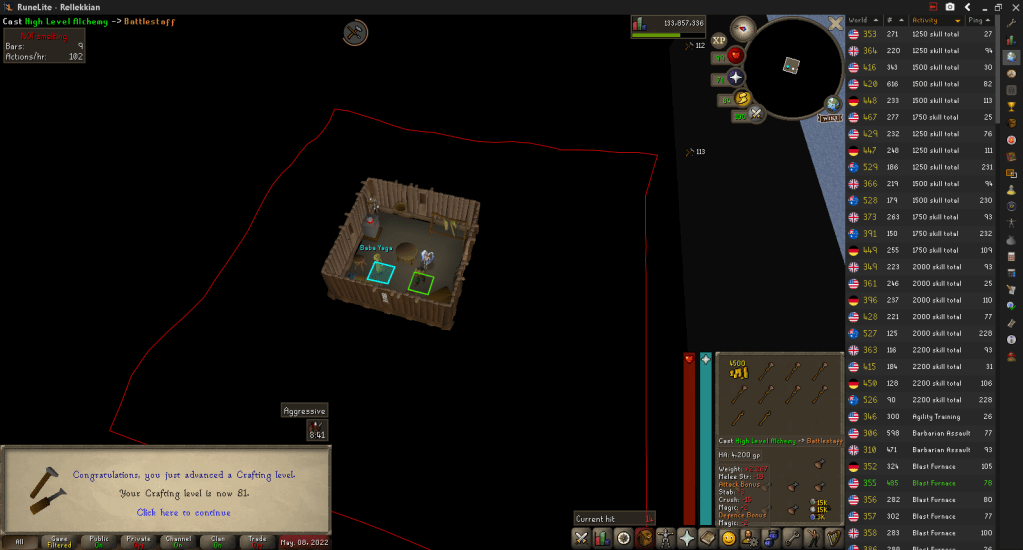Take a screenshot with the camera button

coord(949,7)
